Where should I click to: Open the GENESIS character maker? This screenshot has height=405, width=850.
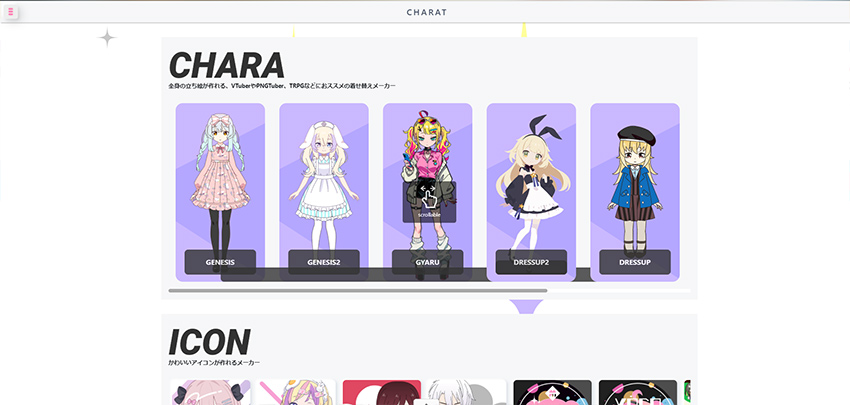point(220,262)
